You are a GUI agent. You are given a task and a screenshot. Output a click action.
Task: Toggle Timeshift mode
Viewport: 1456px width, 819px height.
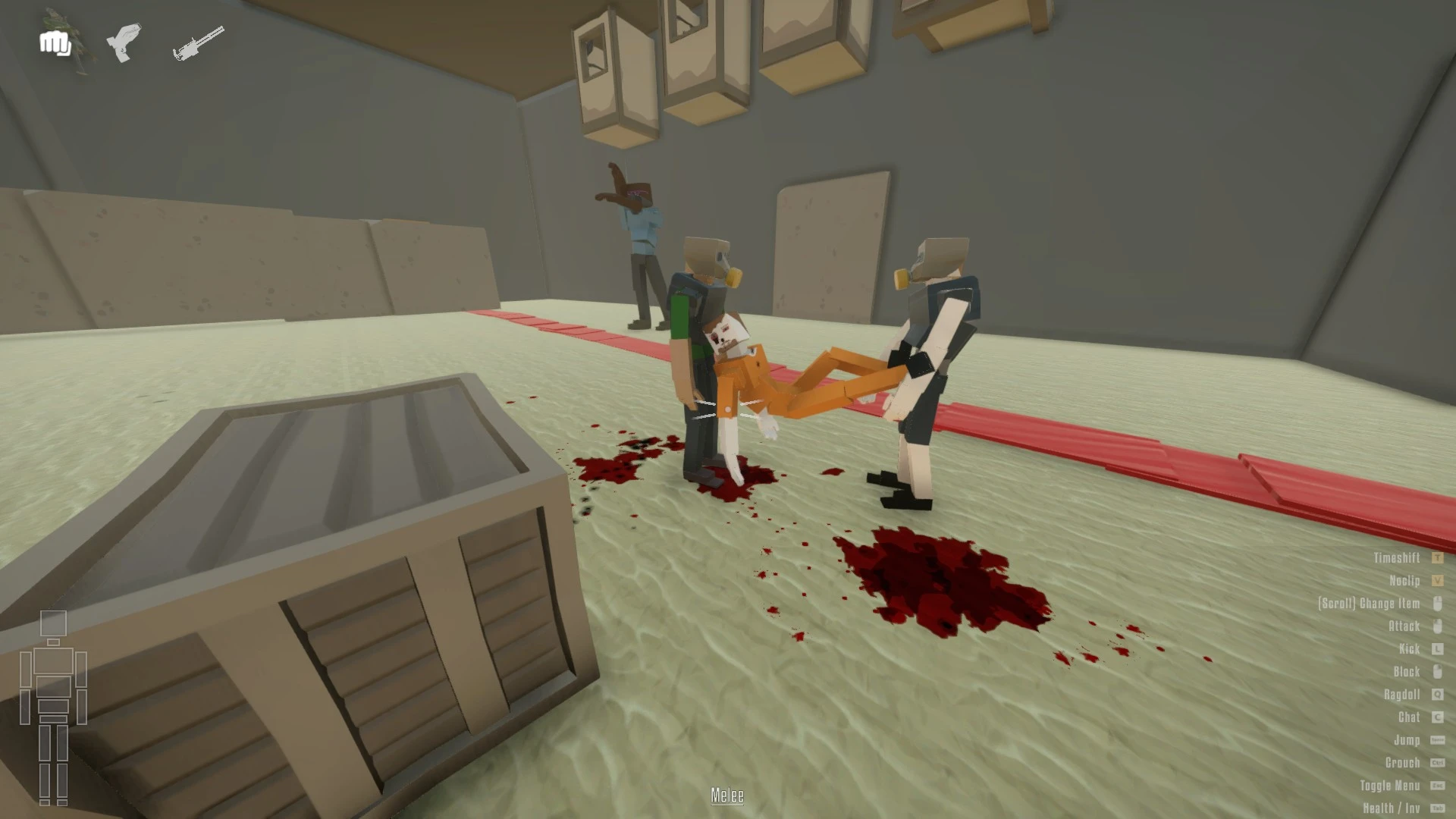point(1398,559)
